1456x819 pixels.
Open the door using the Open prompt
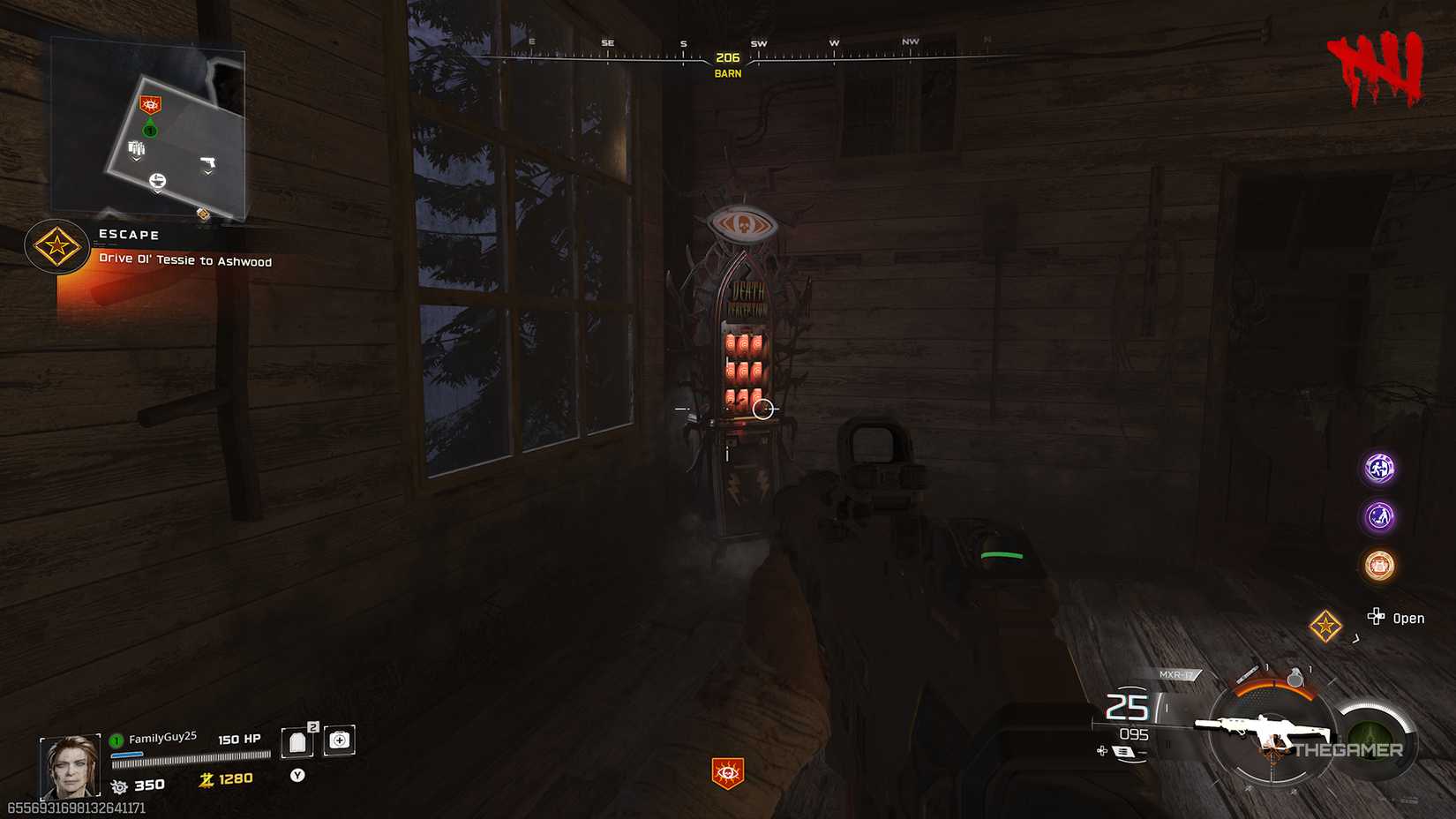pos(1399,619)
